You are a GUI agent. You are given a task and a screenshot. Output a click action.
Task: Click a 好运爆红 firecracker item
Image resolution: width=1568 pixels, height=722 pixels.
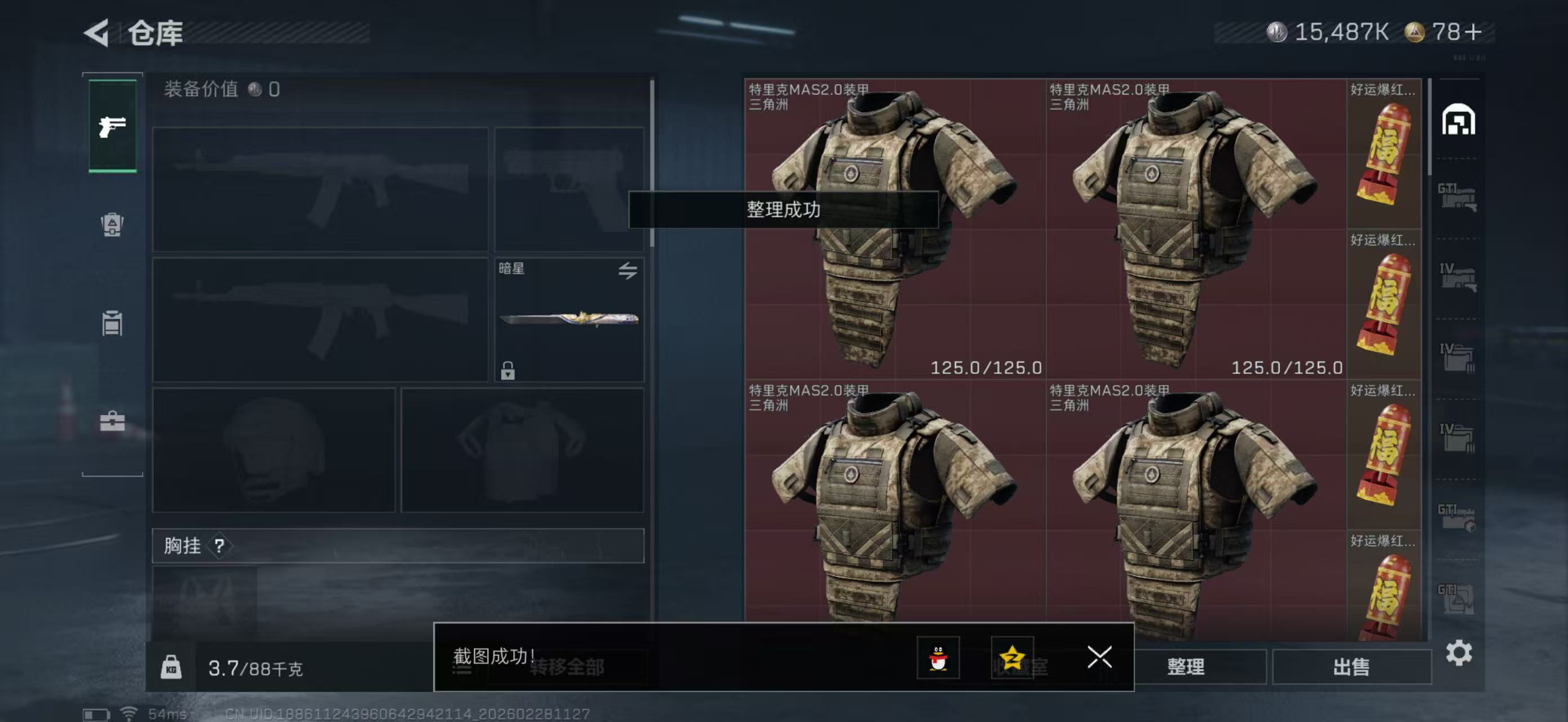pyautogui.click(x=1385, y=152)
